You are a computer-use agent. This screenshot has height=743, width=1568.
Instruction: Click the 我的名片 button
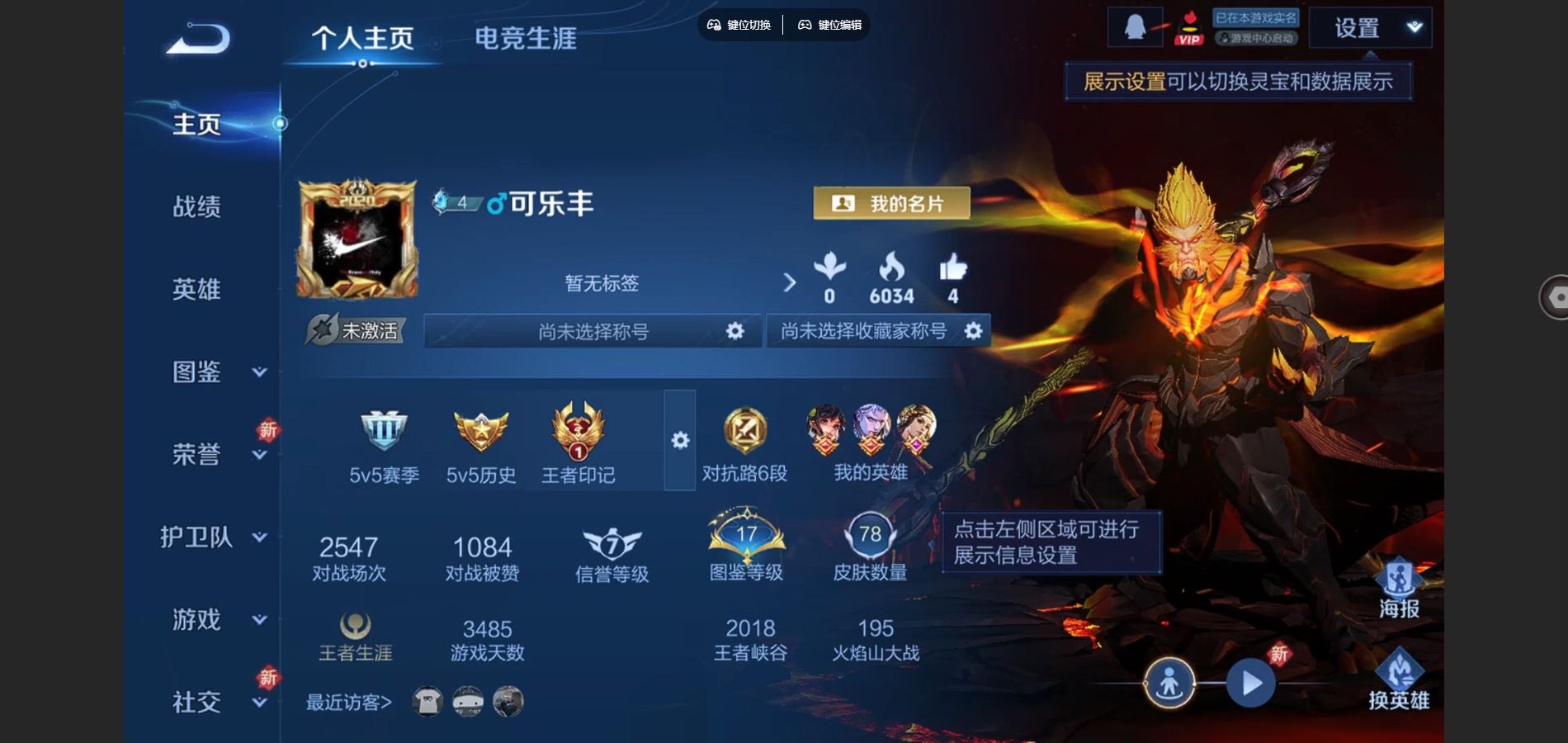(x=890, y=203)
